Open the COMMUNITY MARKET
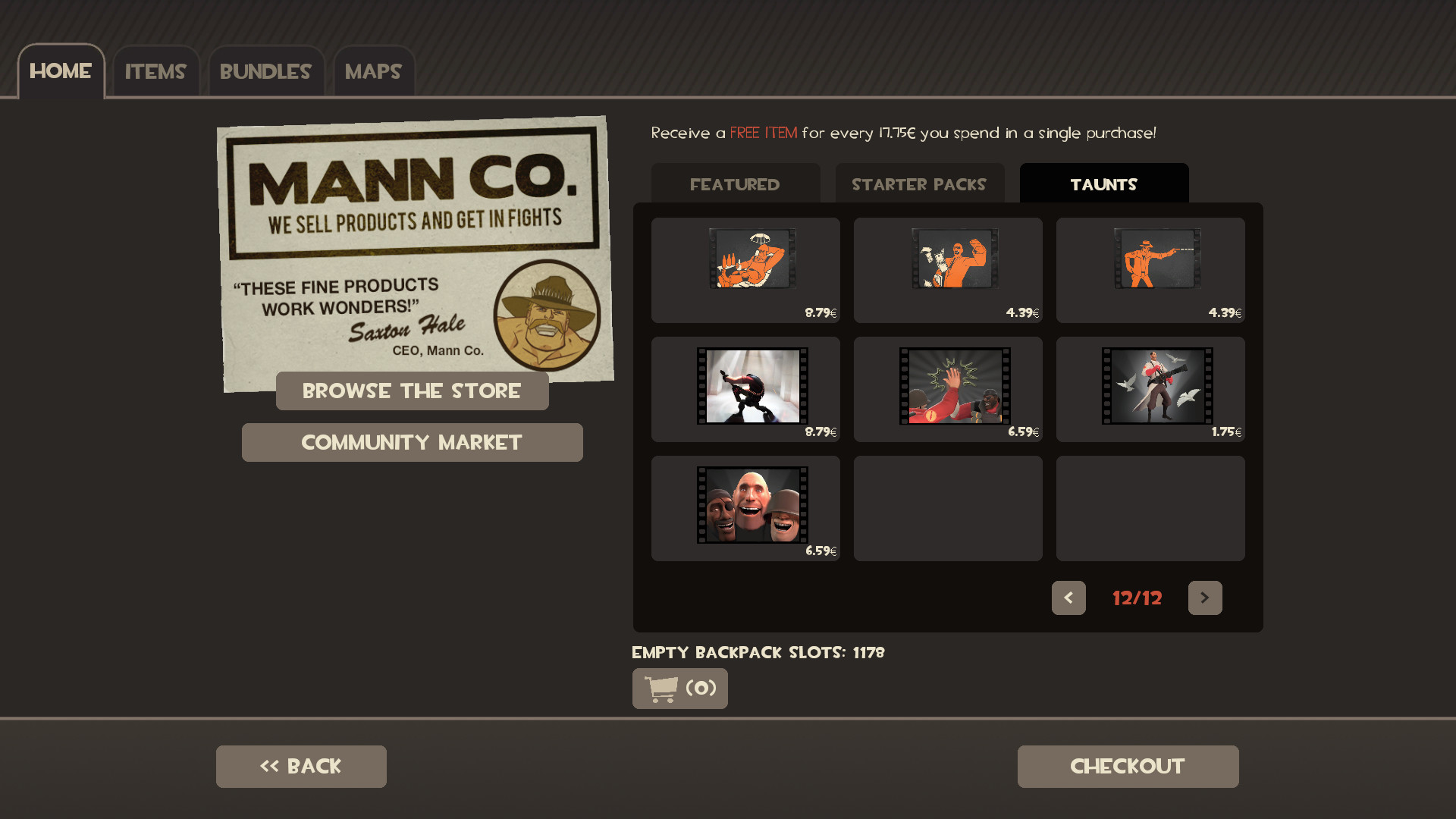Image resolution: width=1456 pixels, height=819 pixels. (x=412, y=442)
